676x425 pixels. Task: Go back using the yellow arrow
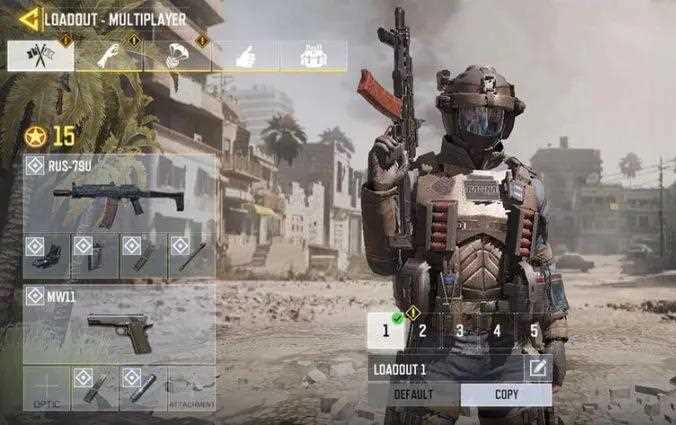tap(28, 18)
